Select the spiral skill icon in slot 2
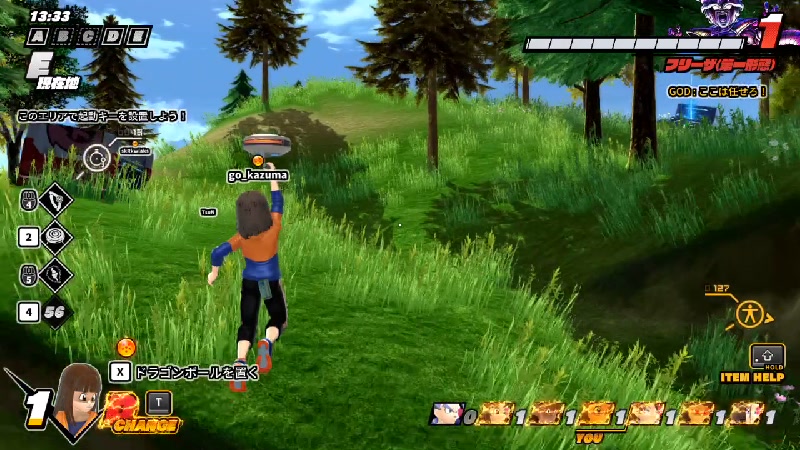The image size is (800, 450). point(54,237)
